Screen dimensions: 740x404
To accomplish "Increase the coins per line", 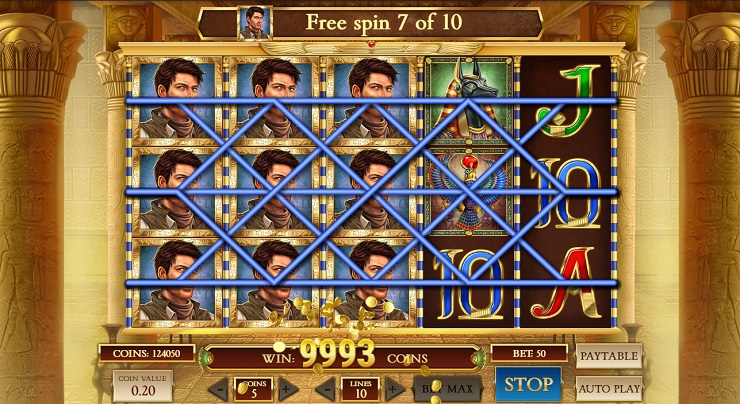I will [287, 387].
